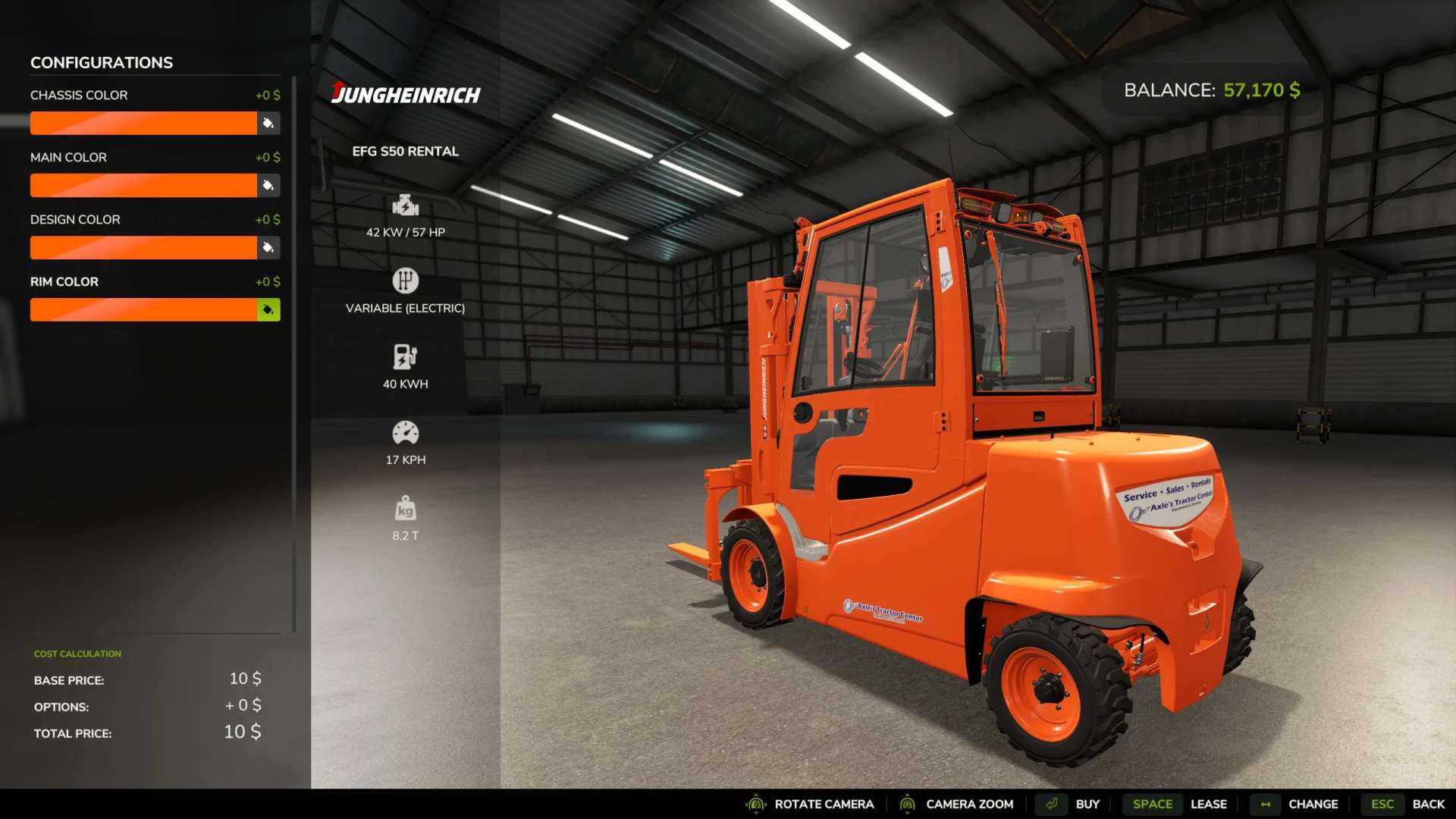Select the Chassis Color swatch bar

click(x=143, y=123)
